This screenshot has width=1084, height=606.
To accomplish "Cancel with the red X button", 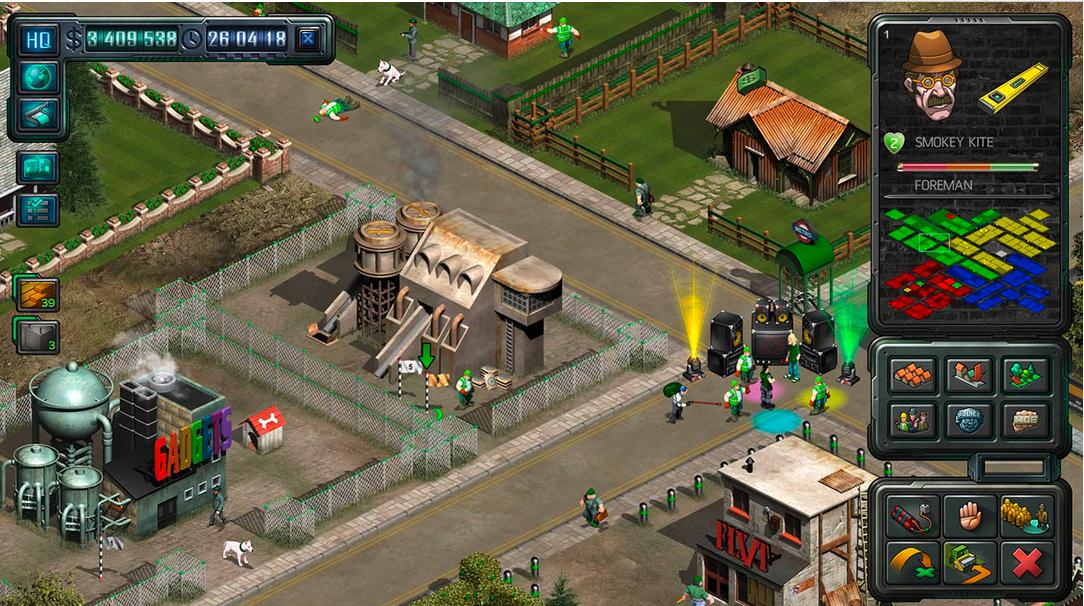I will pyautogui.click(x=1026, y=563).
